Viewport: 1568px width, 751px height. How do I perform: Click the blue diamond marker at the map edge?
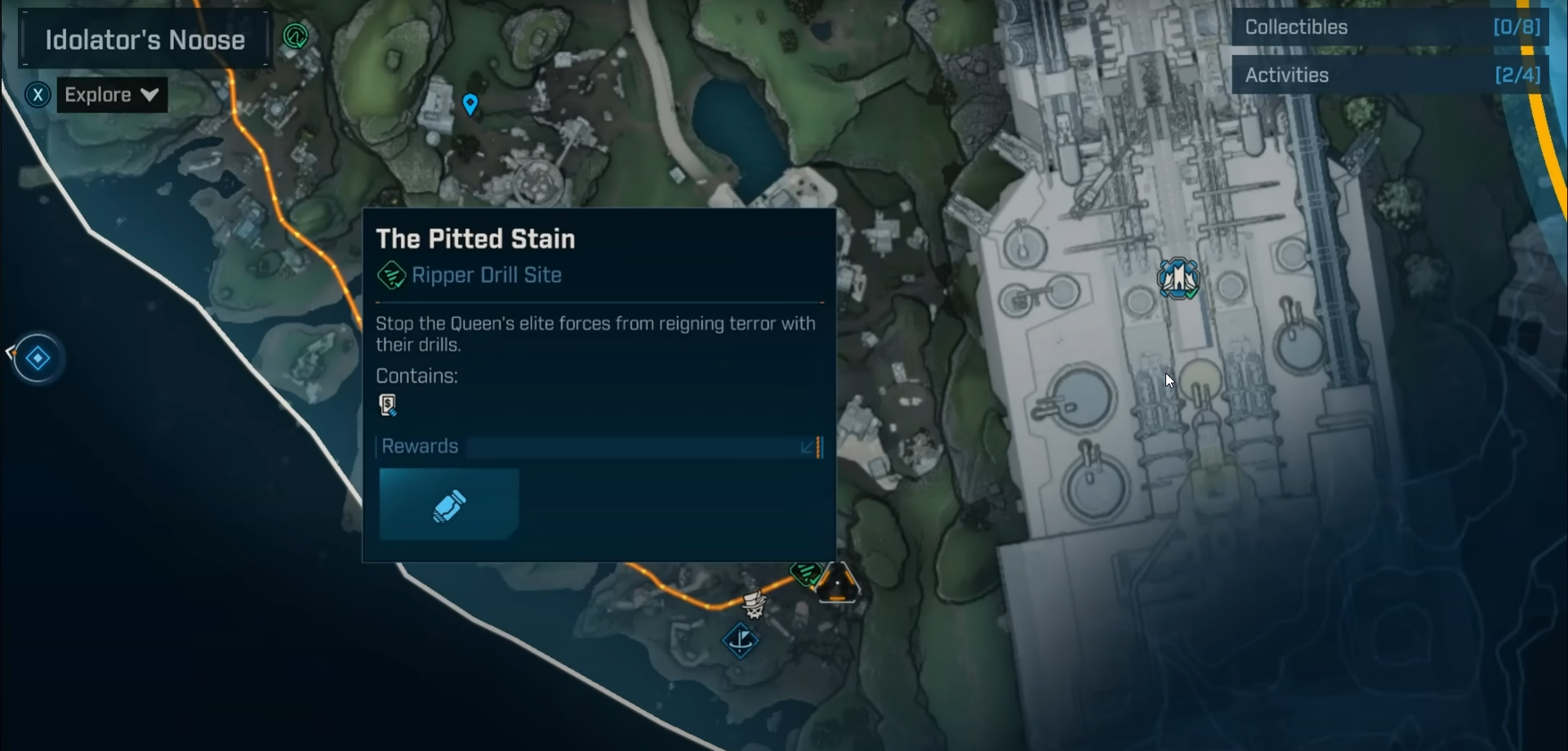click(x=38, y=358)
